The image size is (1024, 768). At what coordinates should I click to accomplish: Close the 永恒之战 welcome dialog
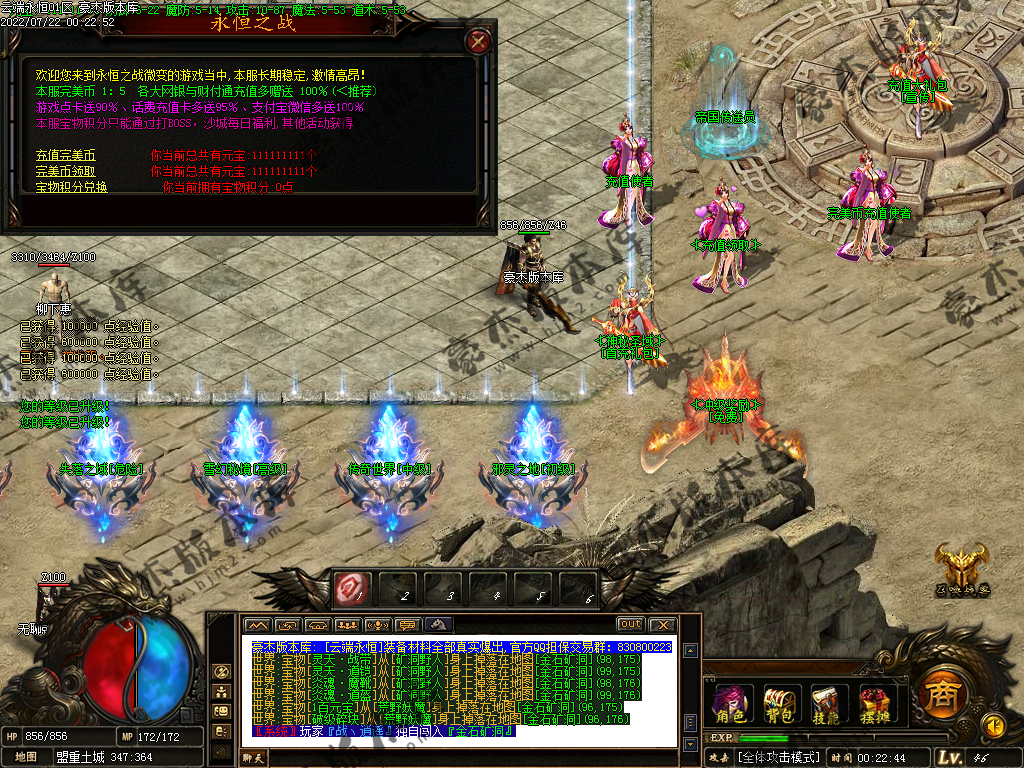[479, 41]
